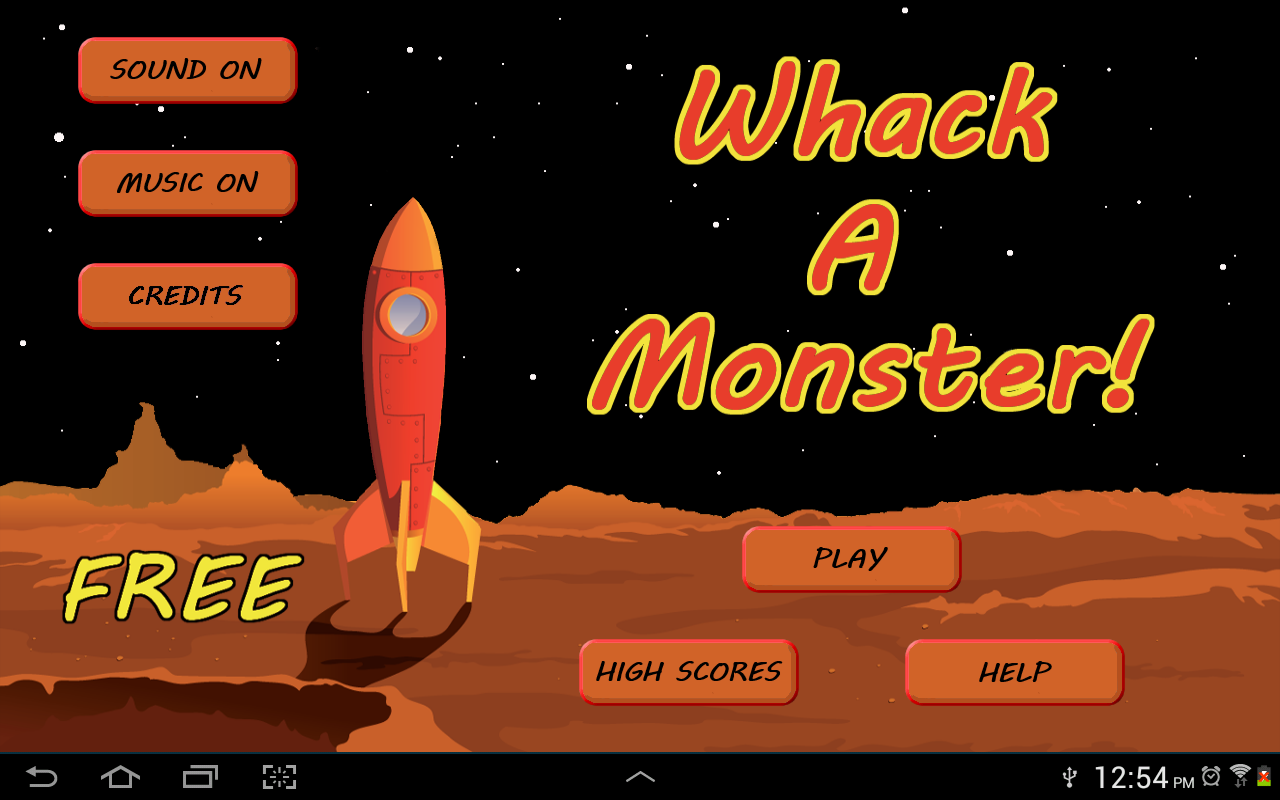This screenshot has height=800, width=1280.
Task: Toggle the MUSIC ON setting
Action: [x=187, y=183]
